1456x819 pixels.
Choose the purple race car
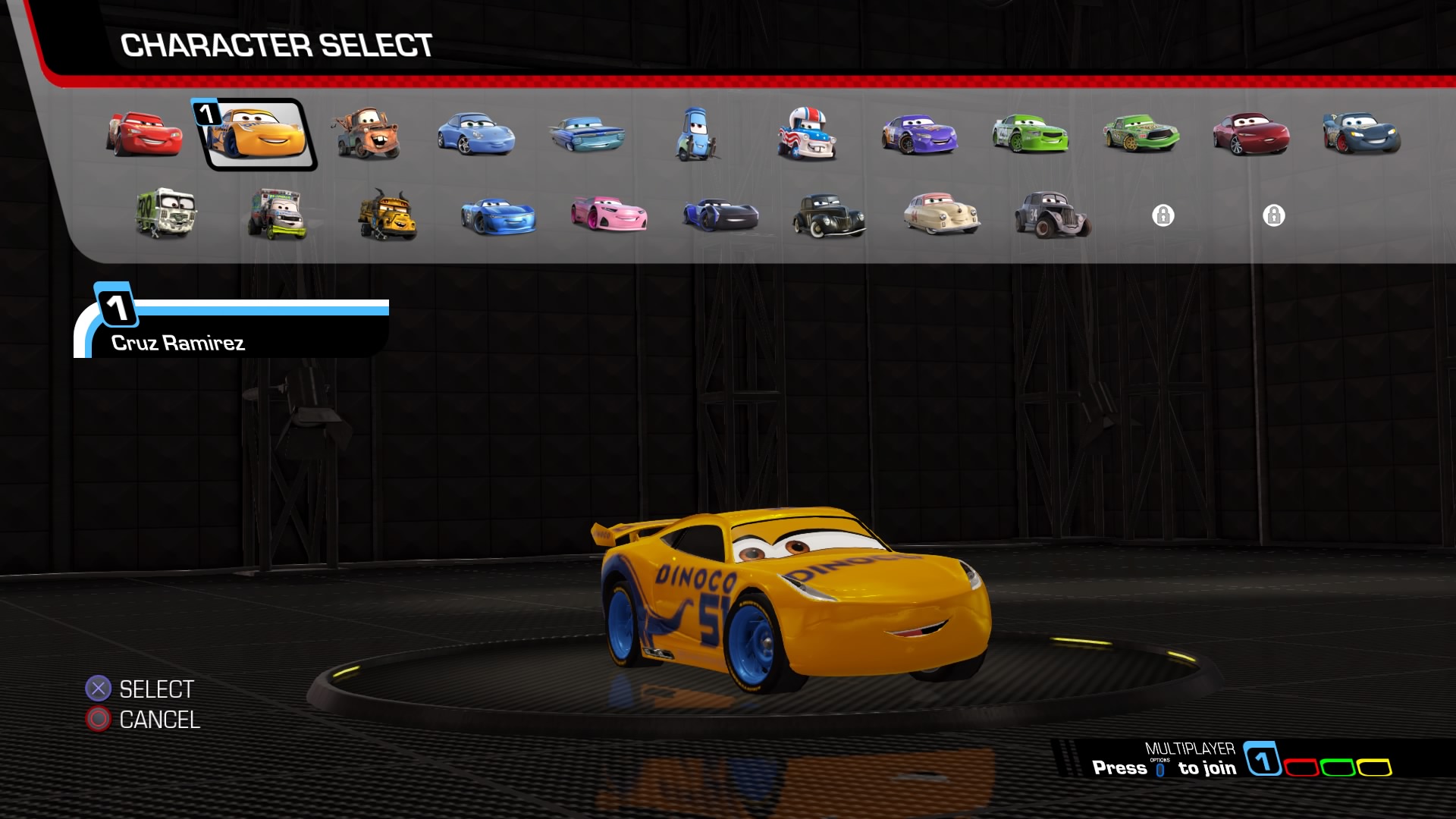tap(919, 134)
